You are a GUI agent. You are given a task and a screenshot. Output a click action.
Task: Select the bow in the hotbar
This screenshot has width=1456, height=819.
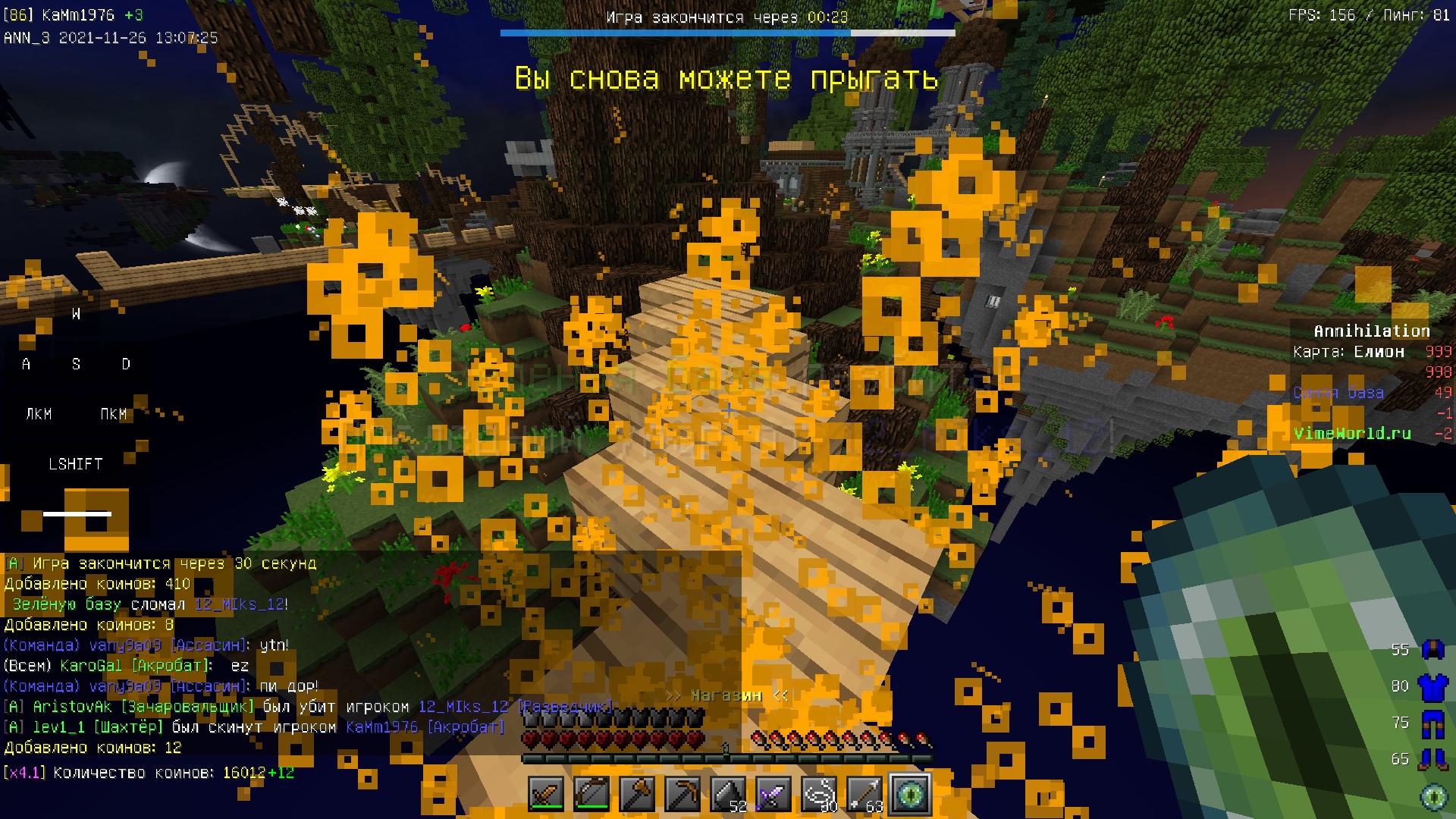tap(591, 795)
